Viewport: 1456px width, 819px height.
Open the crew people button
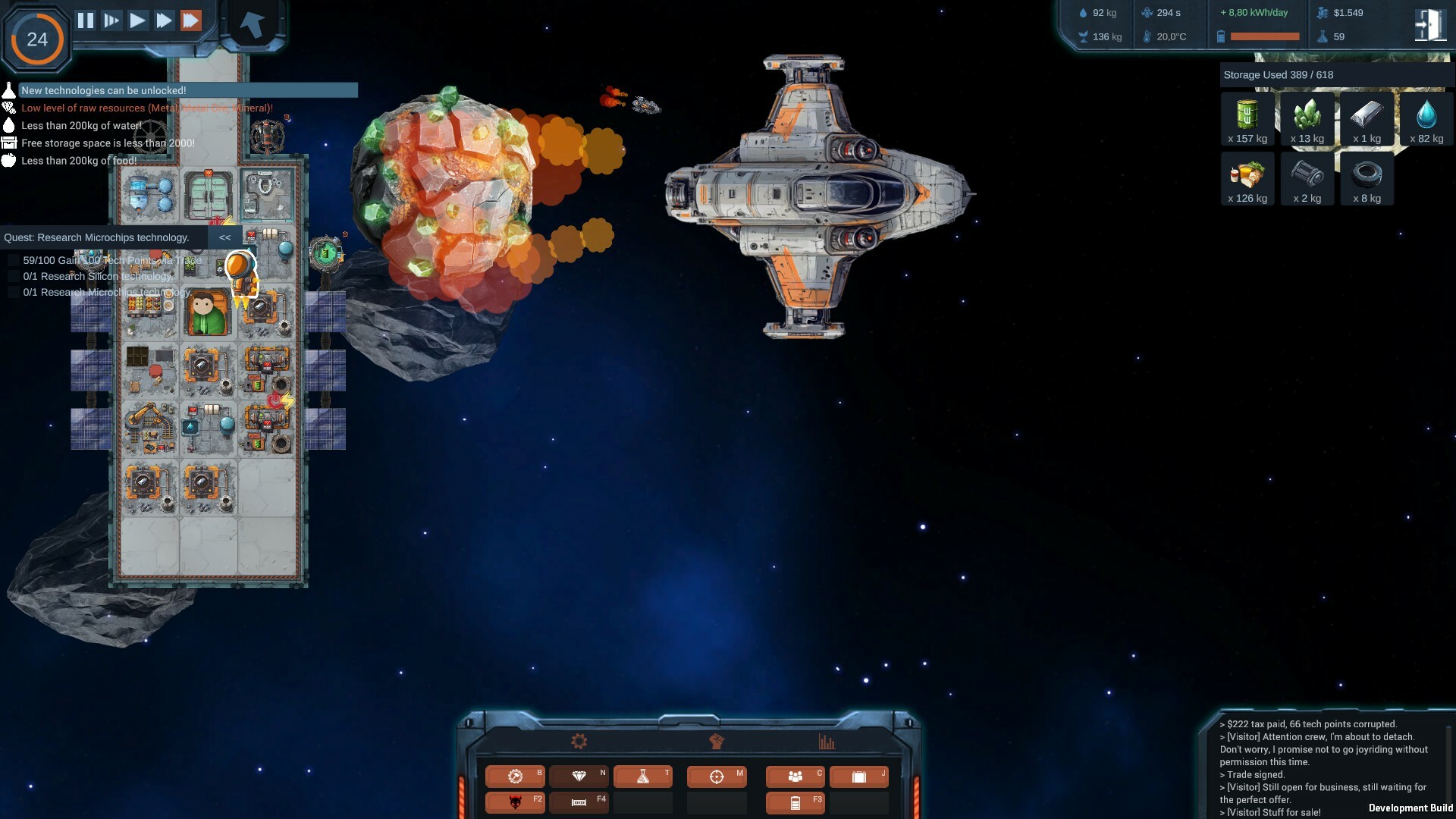click(795, 777)
